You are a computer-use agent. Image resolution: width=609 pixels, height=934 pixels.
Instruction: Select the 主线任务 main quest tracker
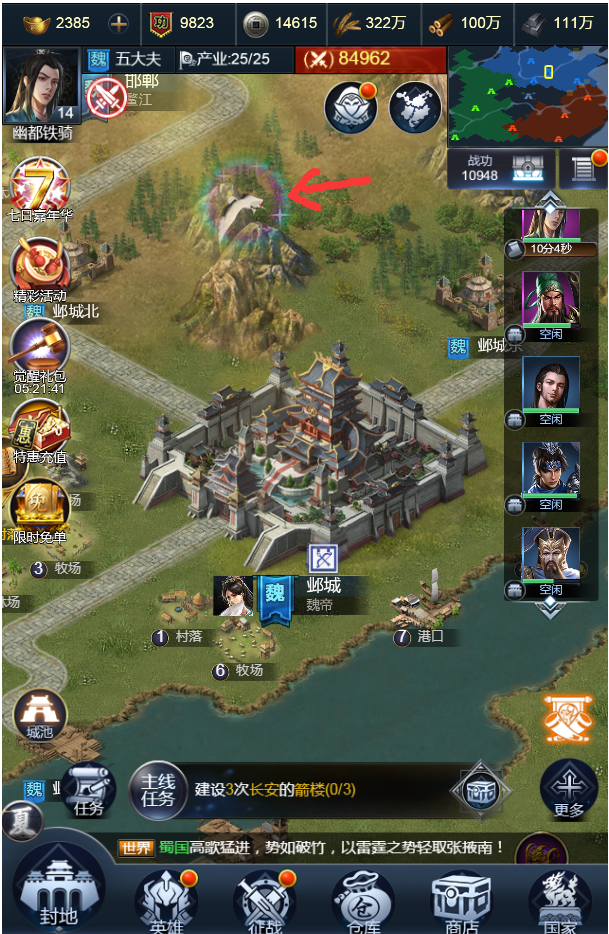tap(158, 790)
